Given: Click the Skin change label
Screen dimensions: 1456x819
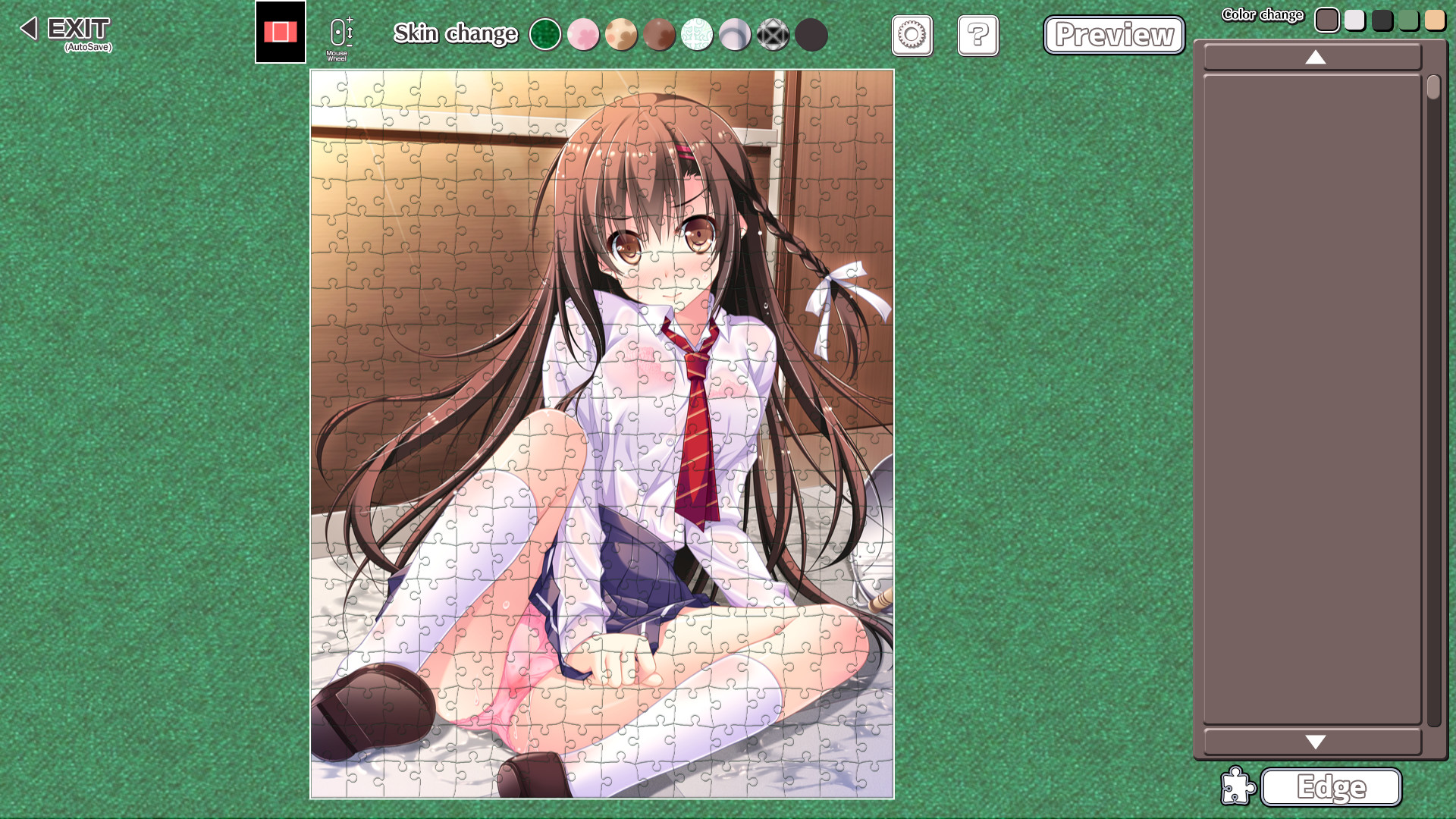Looking at the screenshot, I should (455, 34).
